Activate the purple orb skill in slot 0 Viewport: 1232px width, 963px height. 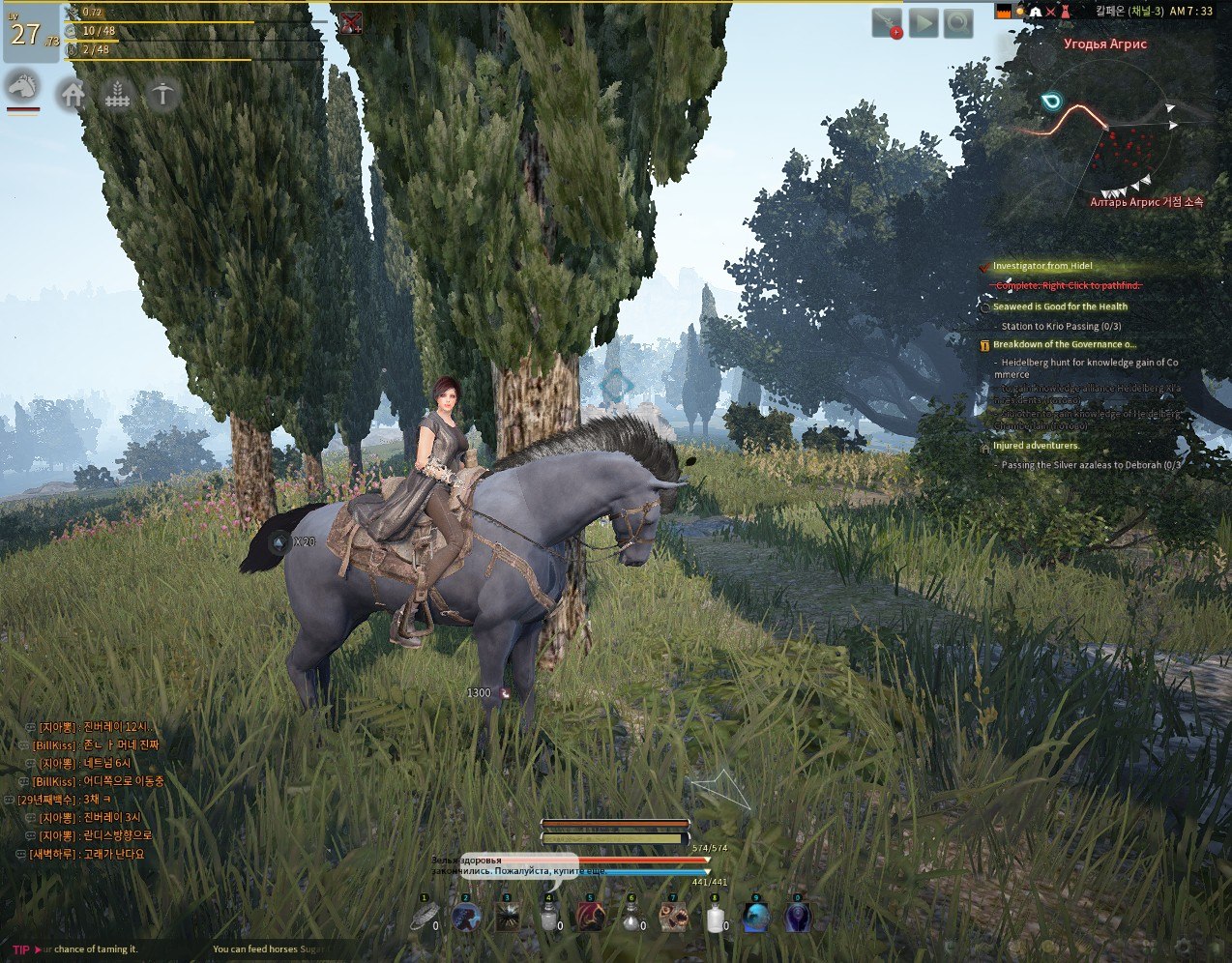[798, 917]
